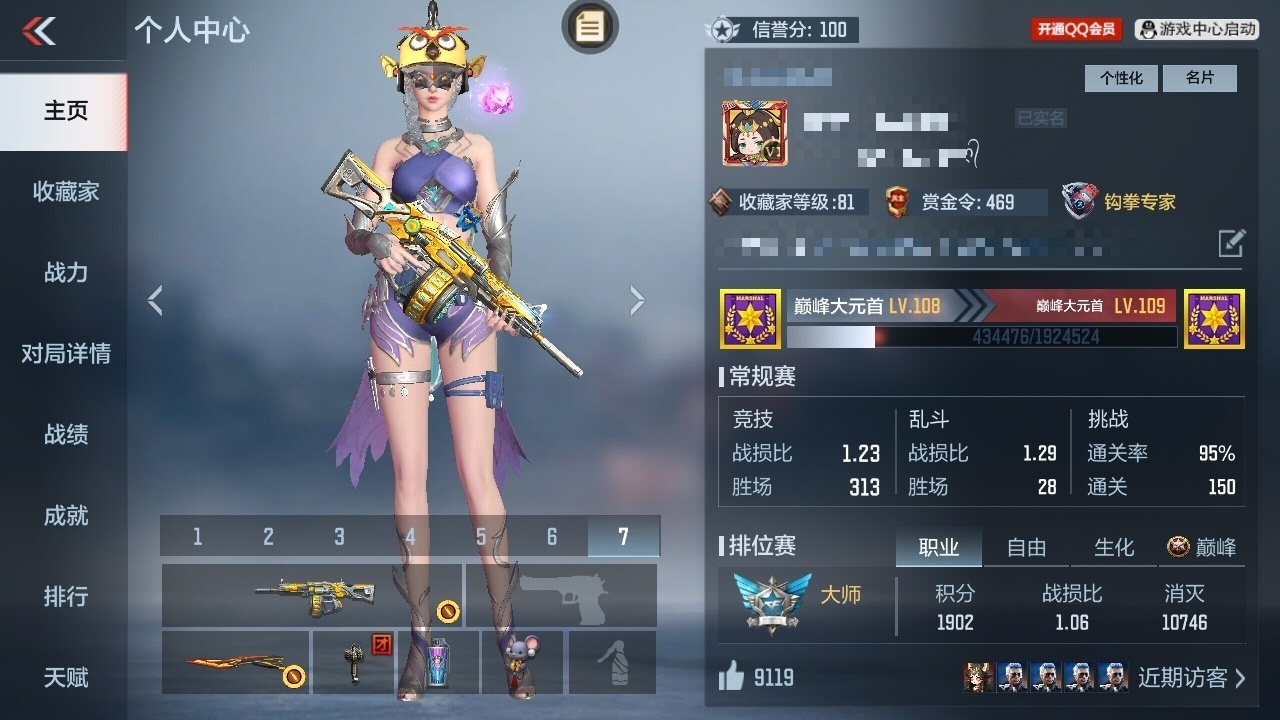Click the right arrow to rotate character

coord(637,300)
